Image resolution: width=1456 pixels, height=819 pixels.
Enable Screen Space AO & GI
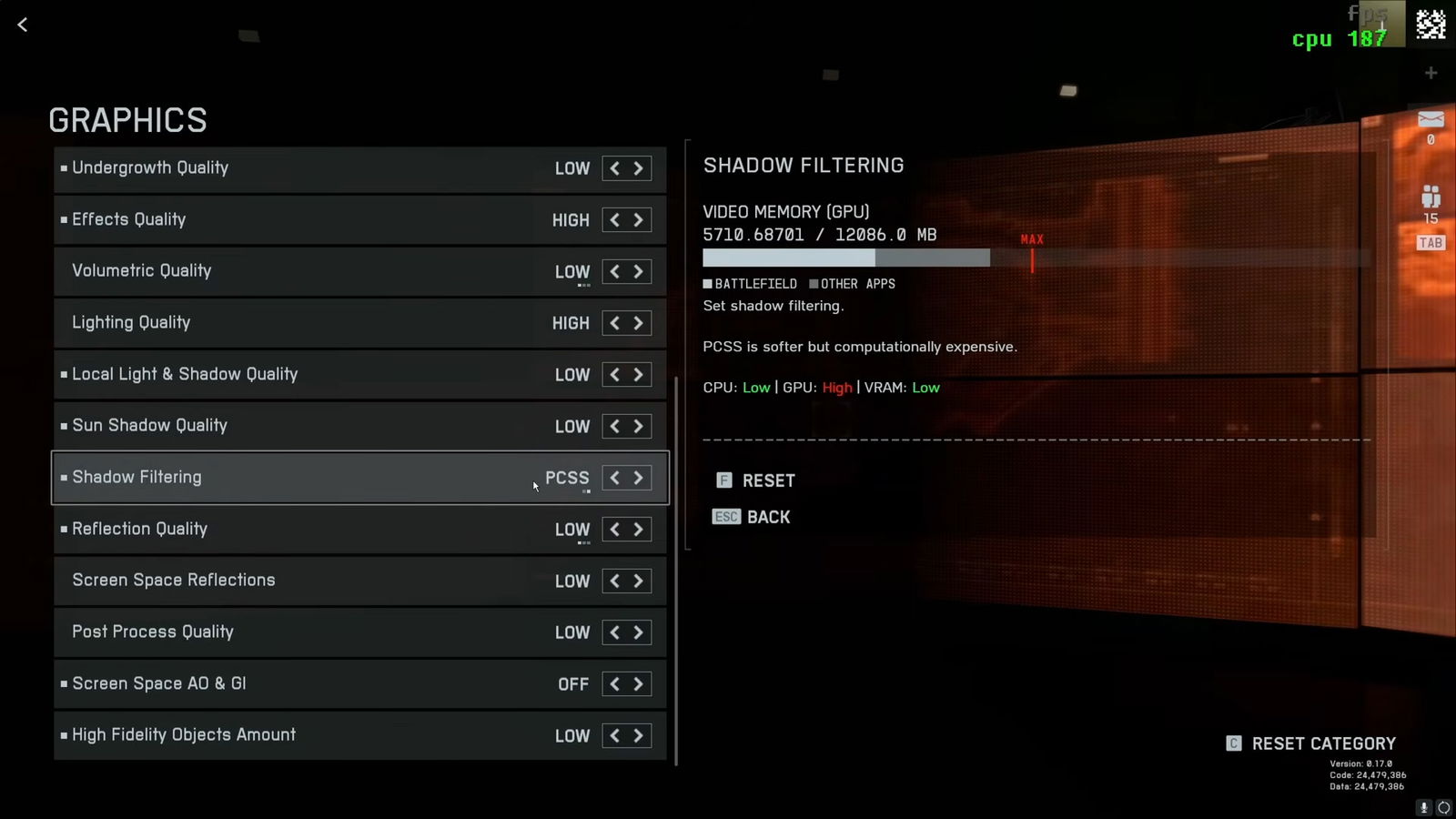tap(640, 683)
